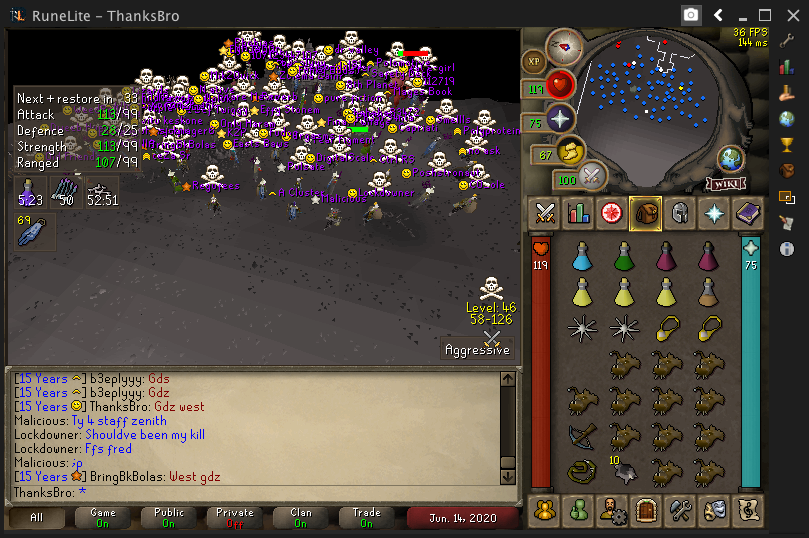Open the Magic spellbook tab
Image resolution: width=809 pixels, height=538 pixels.
pyautogui.click(x=747, y=213)
